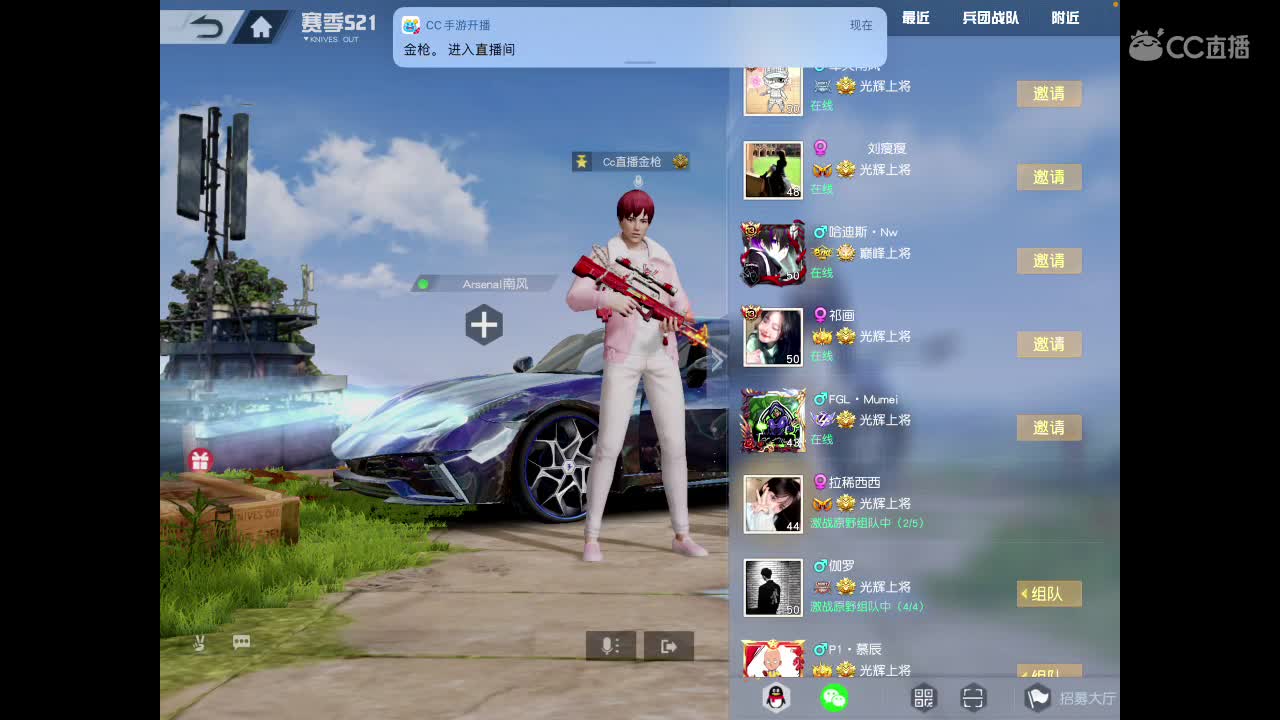Tap the exit lobby icon at bottom
This screenshot has height=720, width=1280.
pyautogui.click(x=669, y=645)
